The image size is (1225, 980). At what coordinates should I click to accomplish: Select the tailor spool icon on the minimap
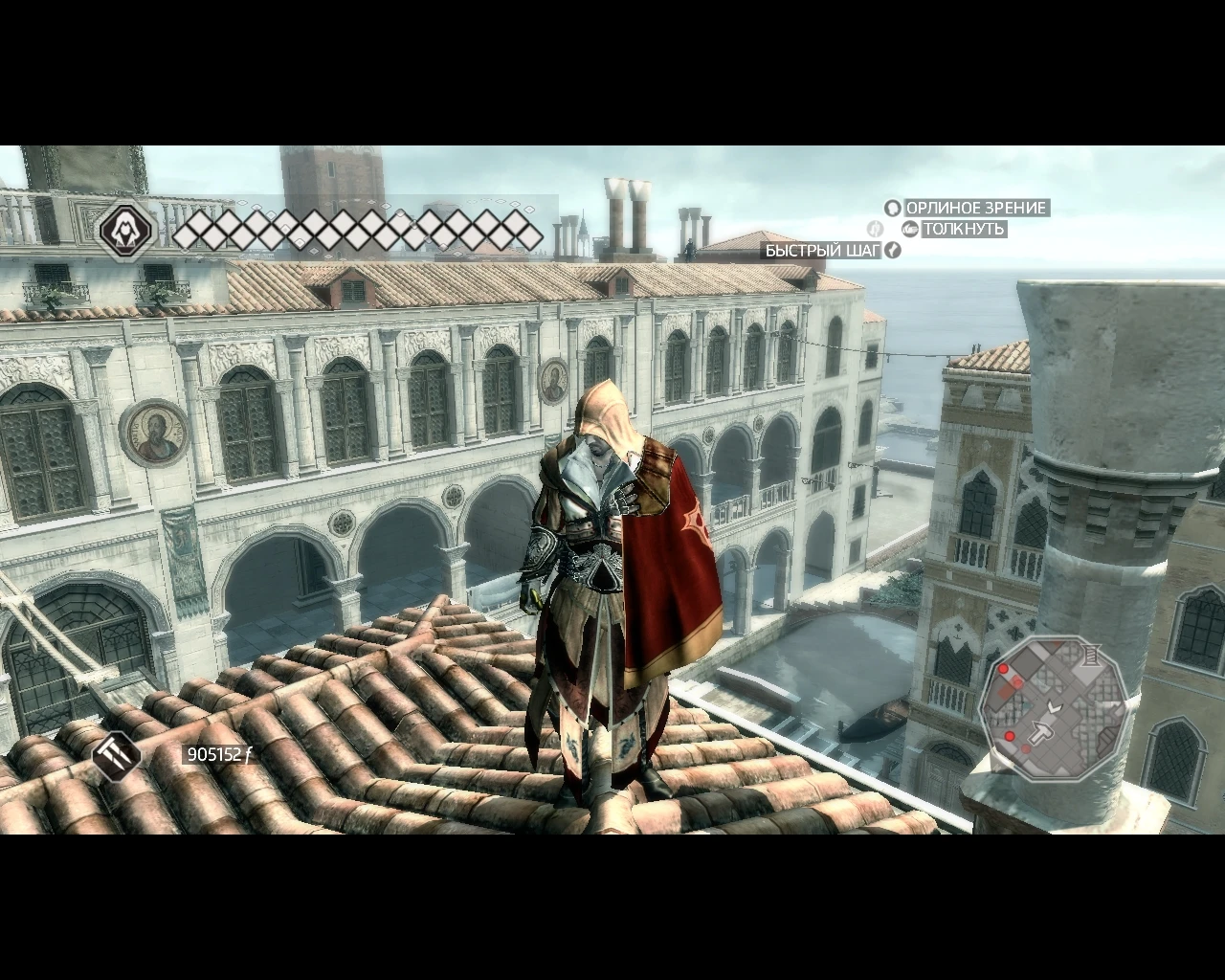1090,654
